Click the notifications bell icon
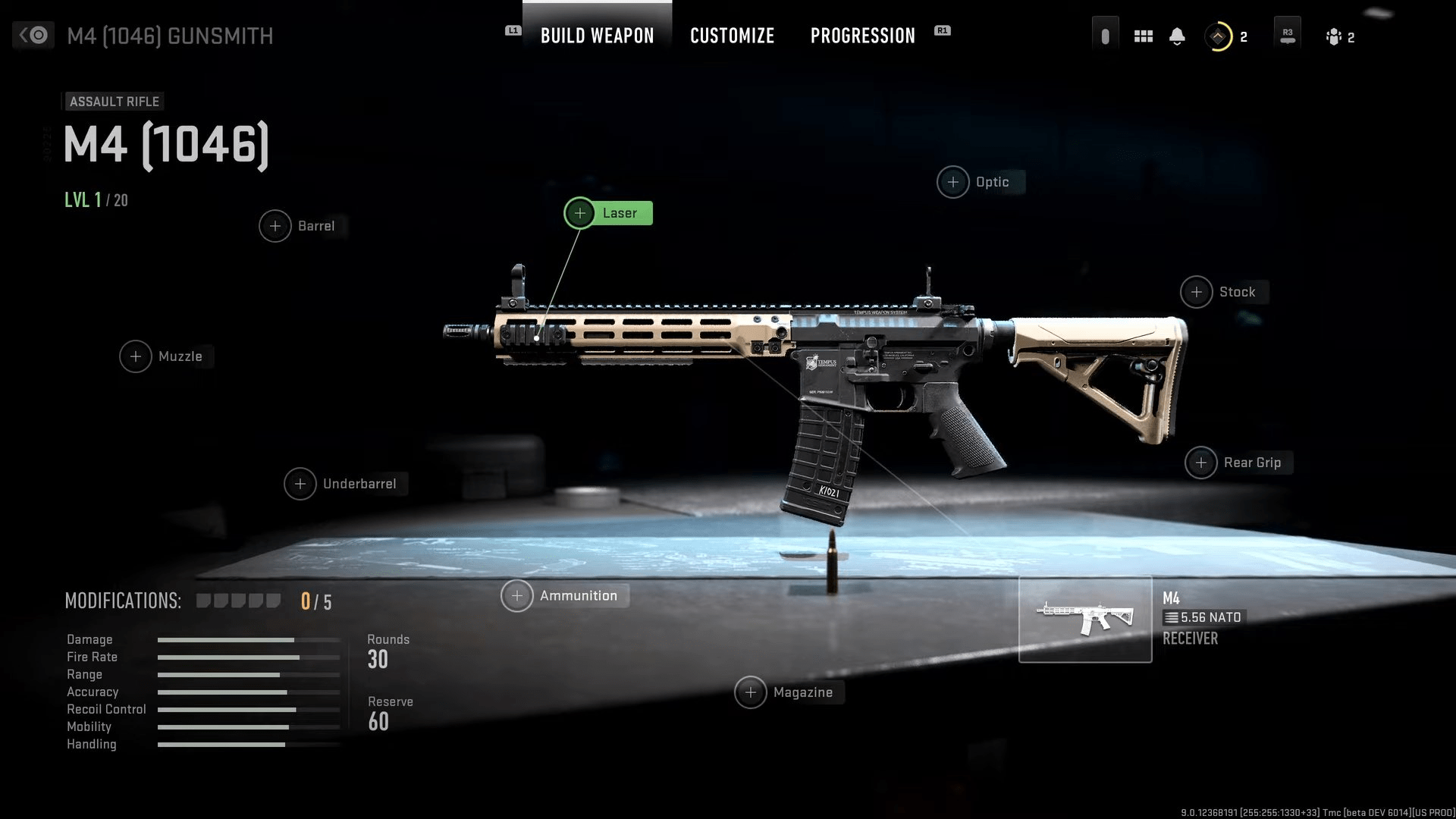The height and width of the screenshot is (819, 1456). pyautogui.click(x=1178, y=35)
